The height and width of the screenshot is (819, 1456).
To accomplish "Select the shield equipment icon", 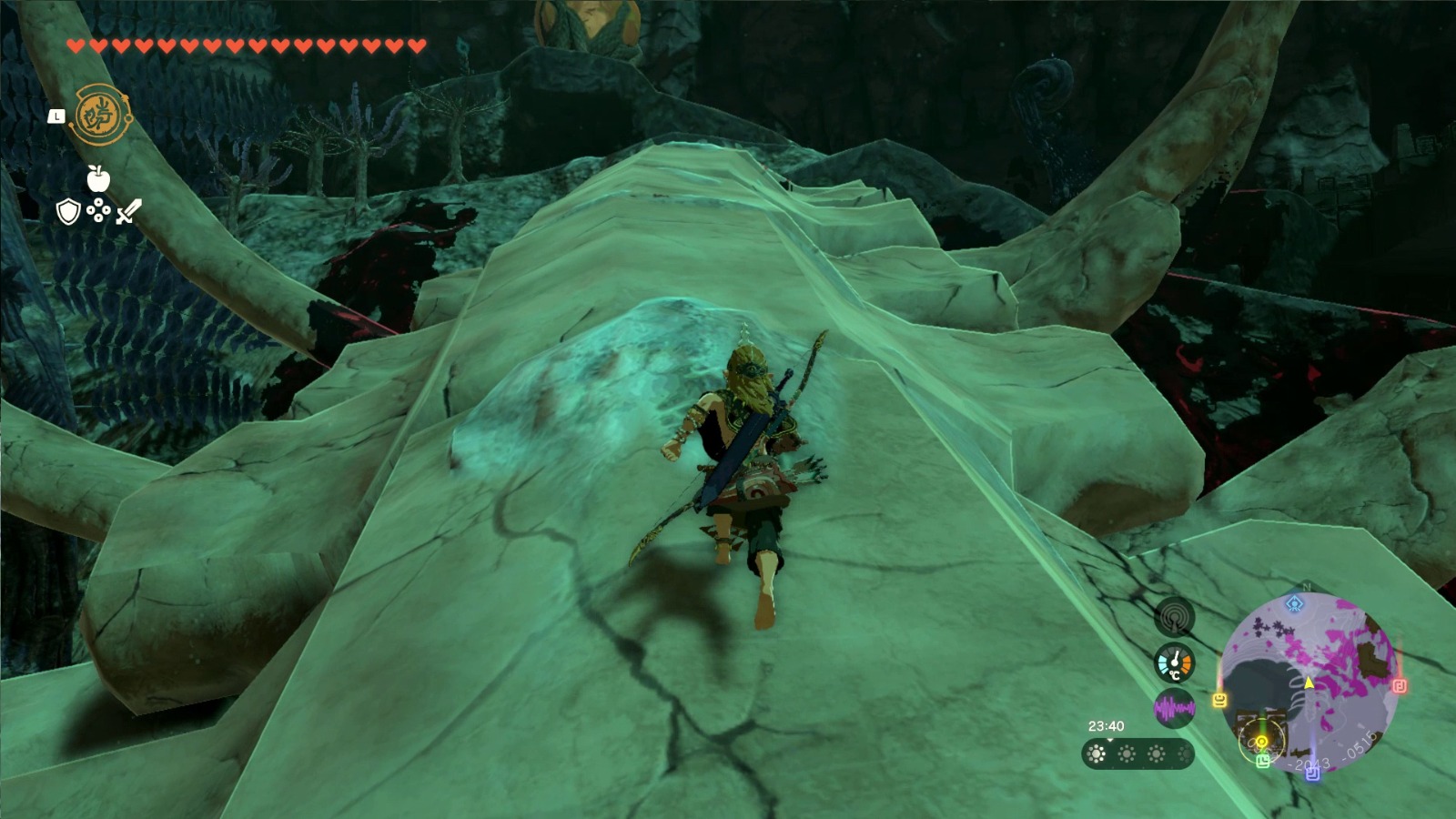I will [x=68, y=213].
